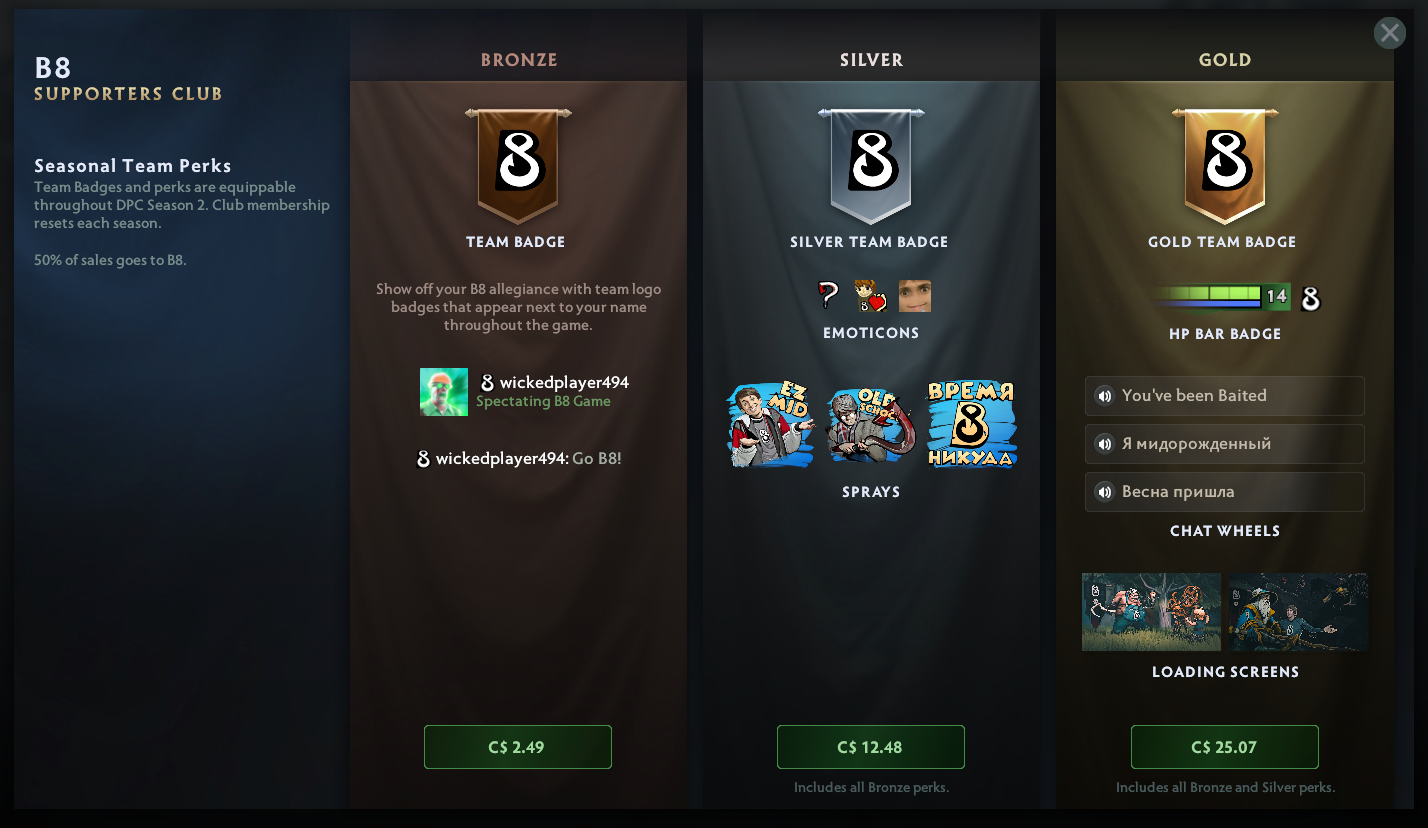Select the EZ MID spray

770,424
